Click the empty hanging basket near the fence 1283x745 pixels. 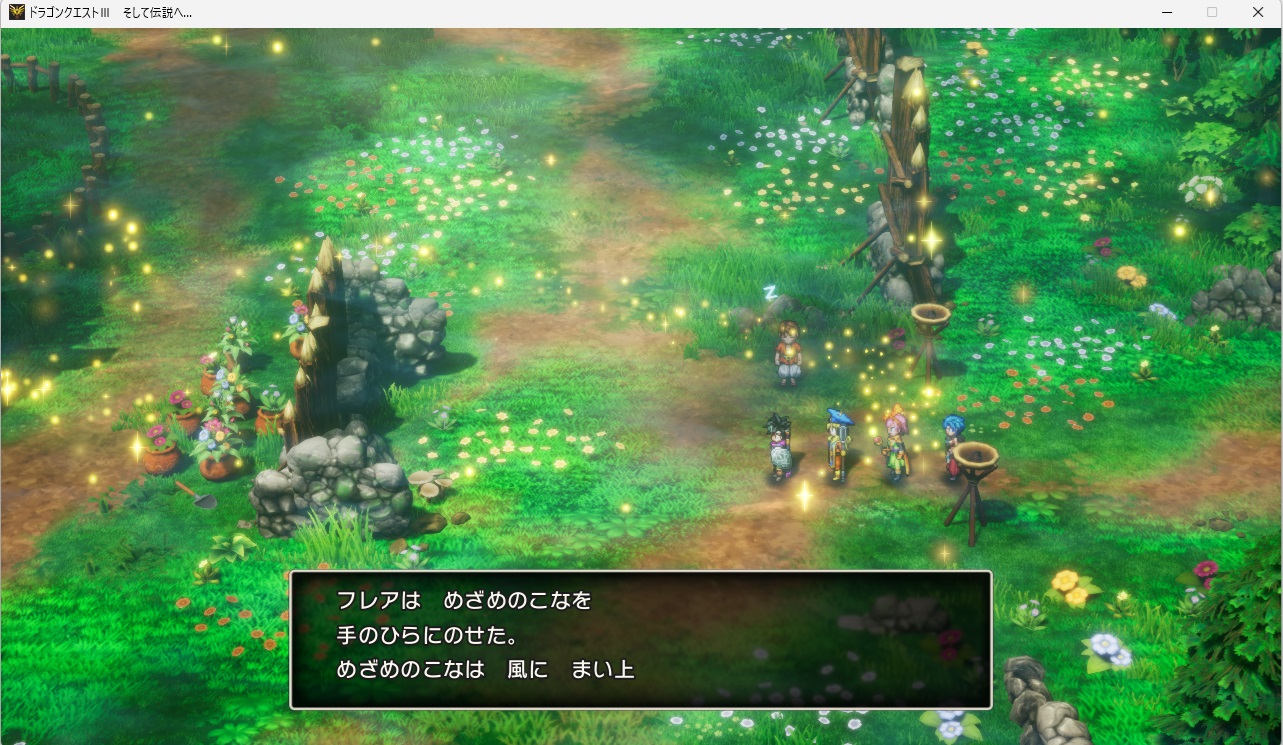pos(929,315)
